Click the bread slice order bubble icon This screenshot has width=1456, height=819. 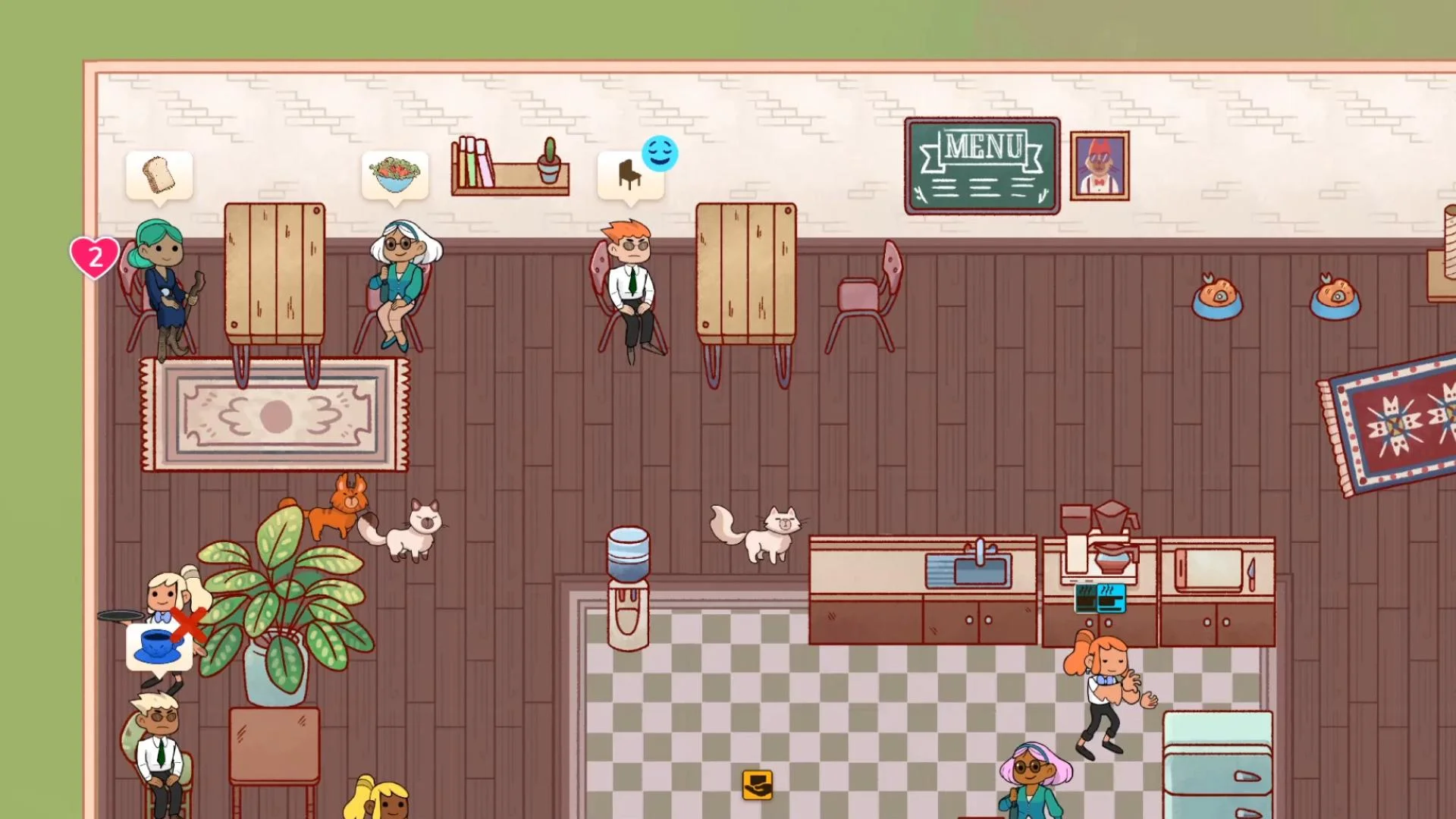[x=160, y=173]
